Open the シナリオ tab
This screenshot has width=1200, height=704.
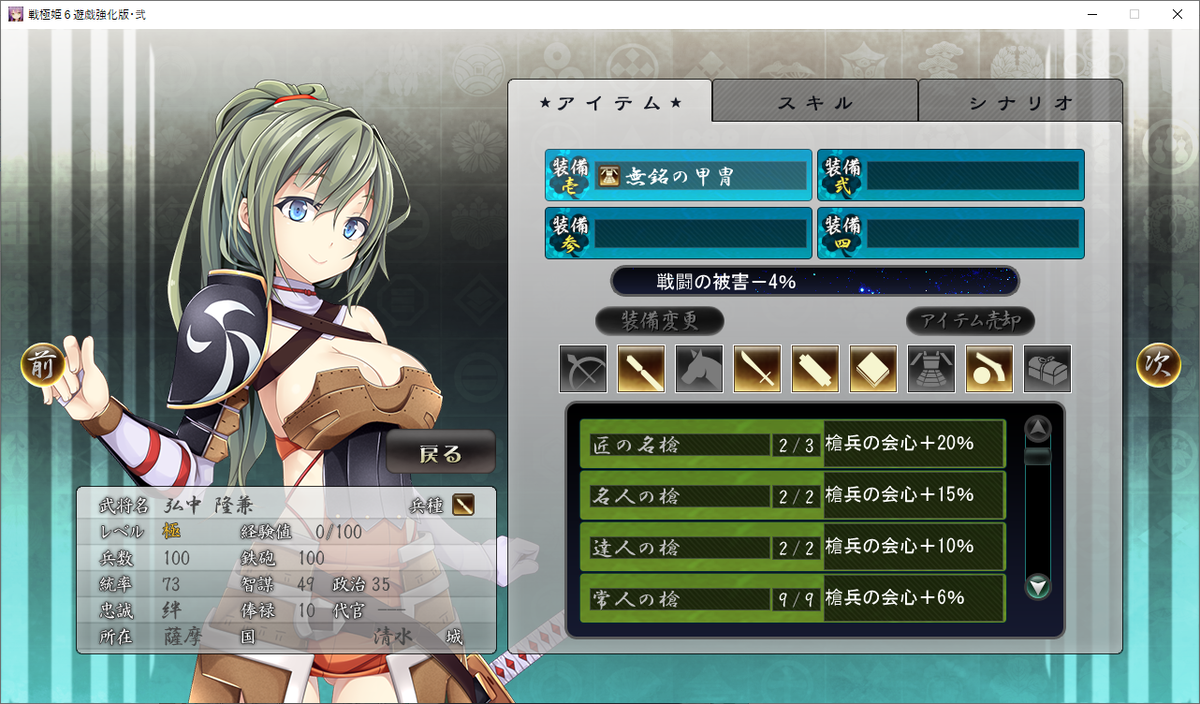(1020, 102)
